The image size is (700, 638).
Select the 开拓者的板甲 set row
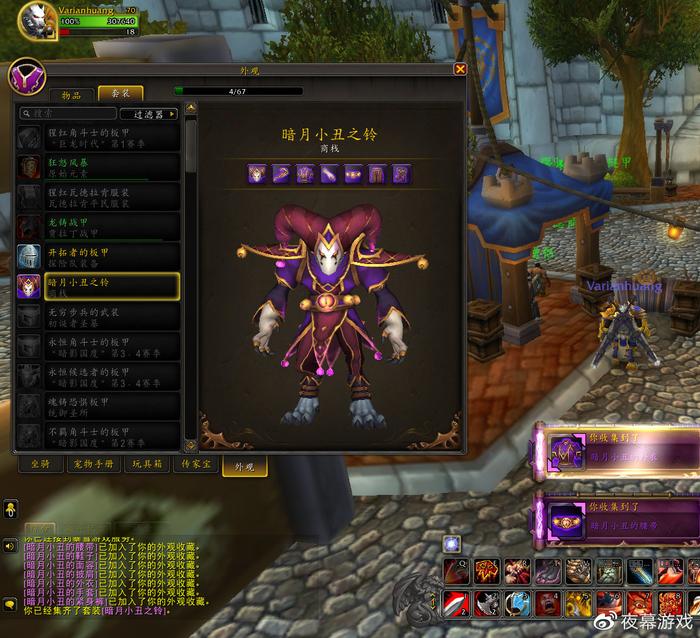point(98,256)
